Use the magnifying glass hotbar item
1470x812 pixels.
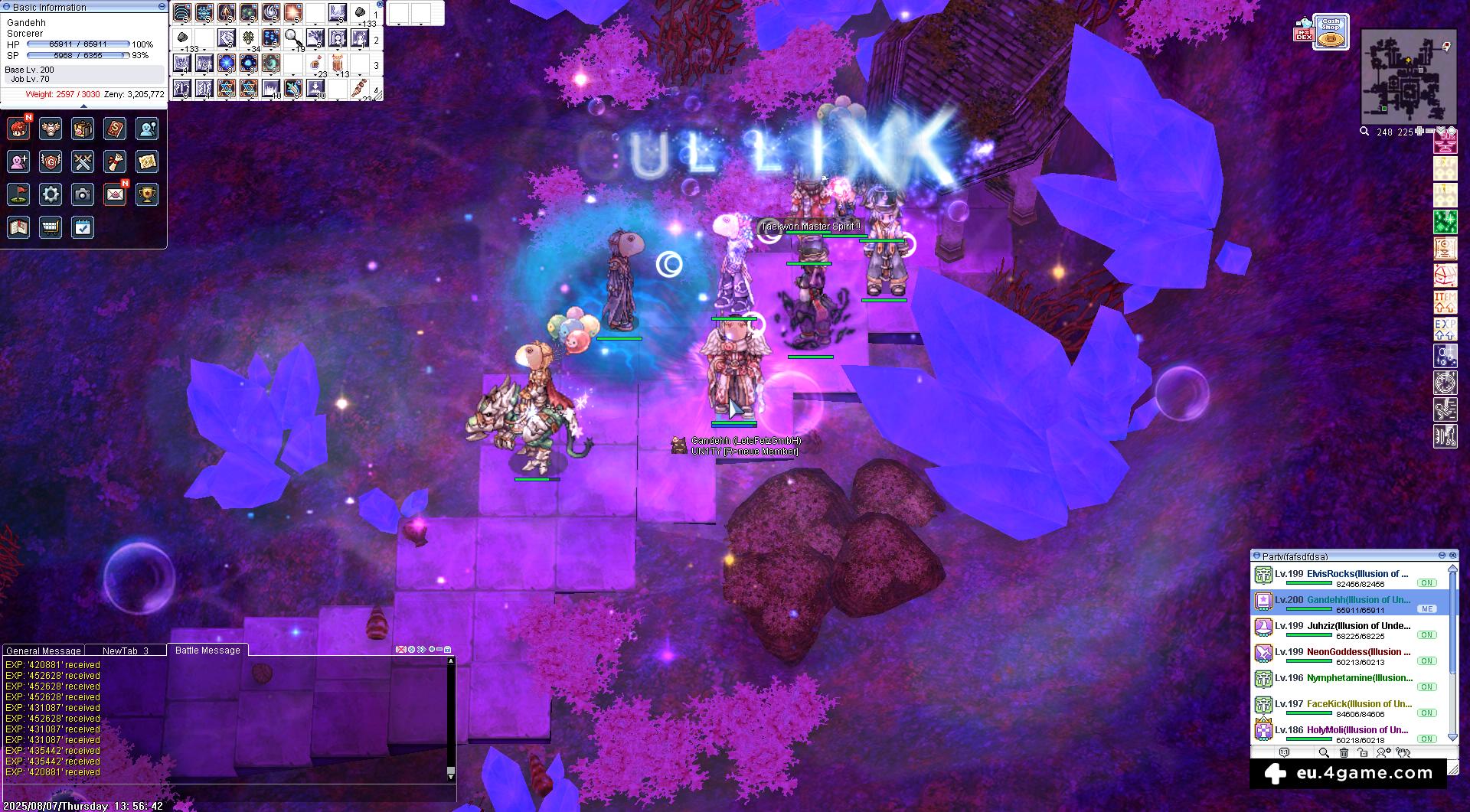(292, 38)
